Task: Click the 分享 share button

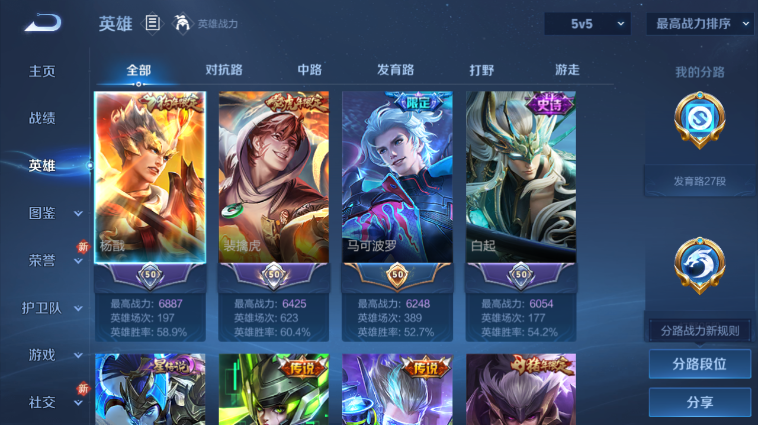Action: click(699, 402)
